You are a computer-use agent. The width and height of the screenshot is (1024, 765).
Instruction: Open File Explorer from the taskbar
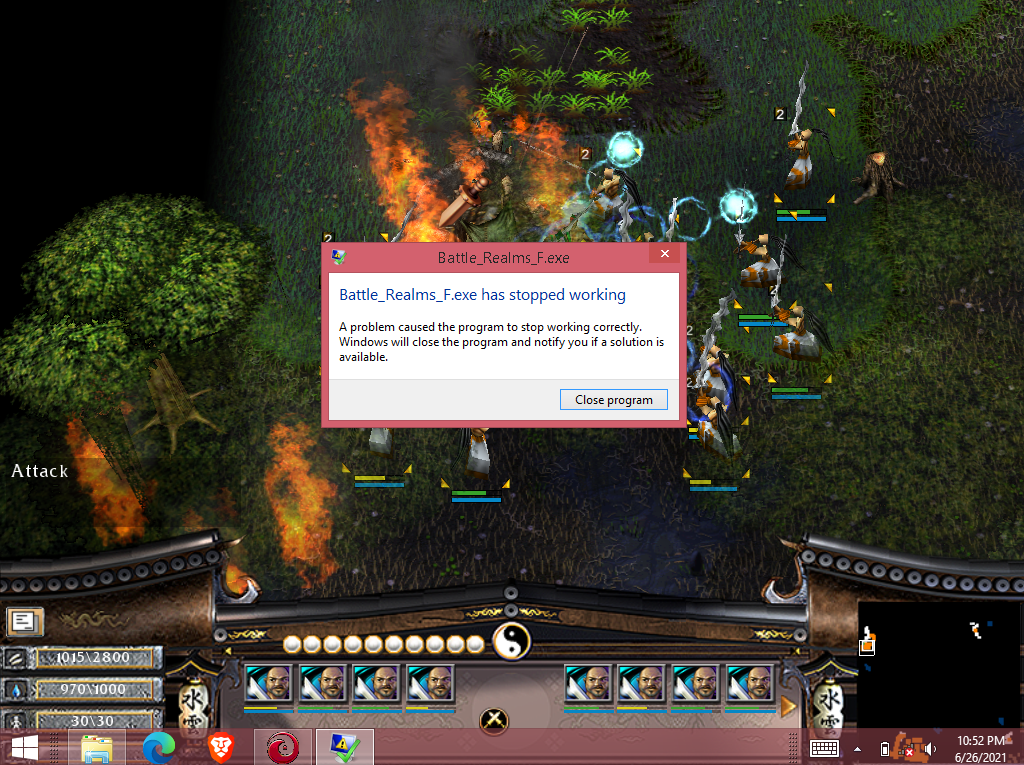96,747
